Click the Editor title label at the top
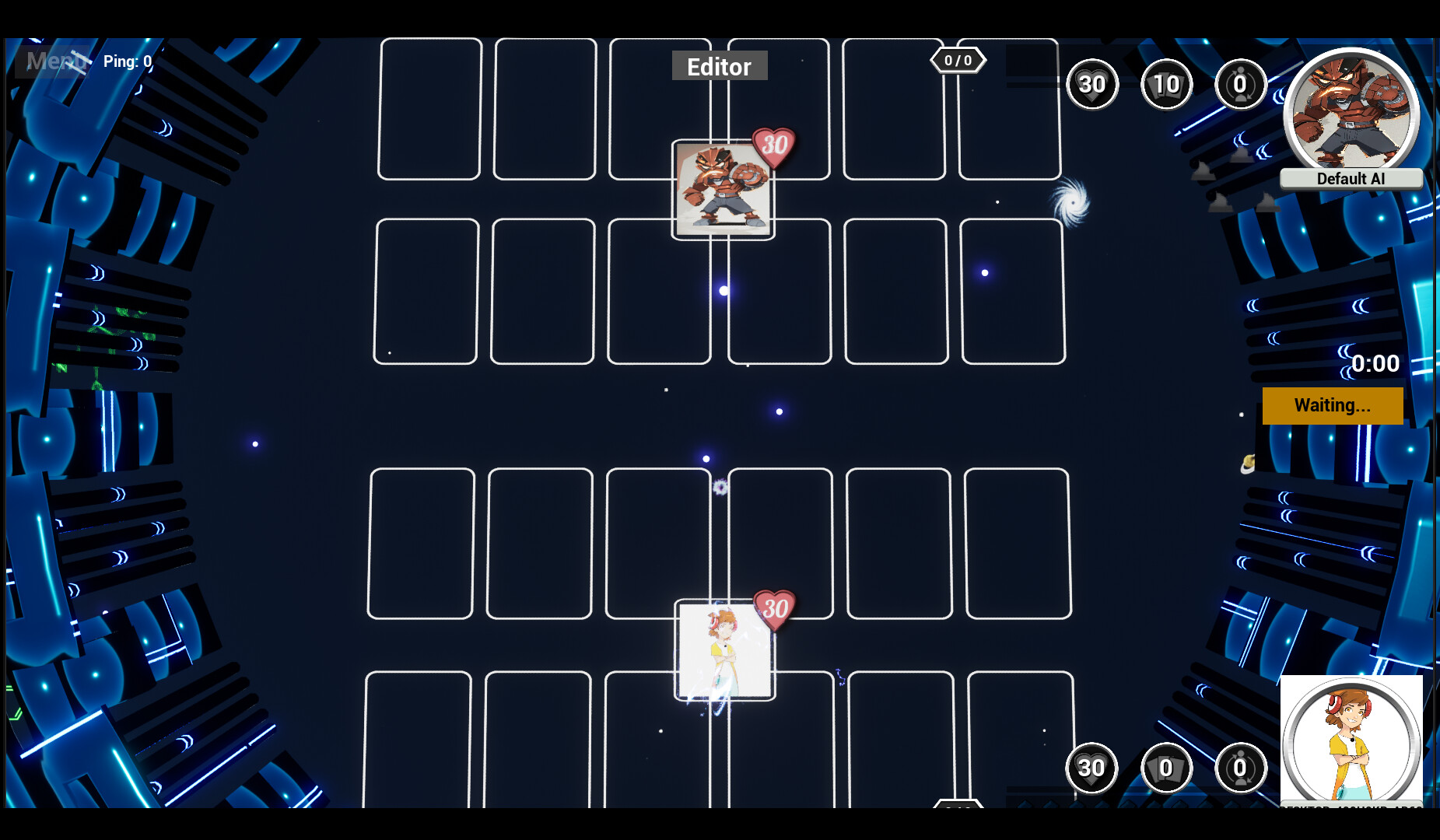Screen dimensions: 1440x840 coord(719,66)
